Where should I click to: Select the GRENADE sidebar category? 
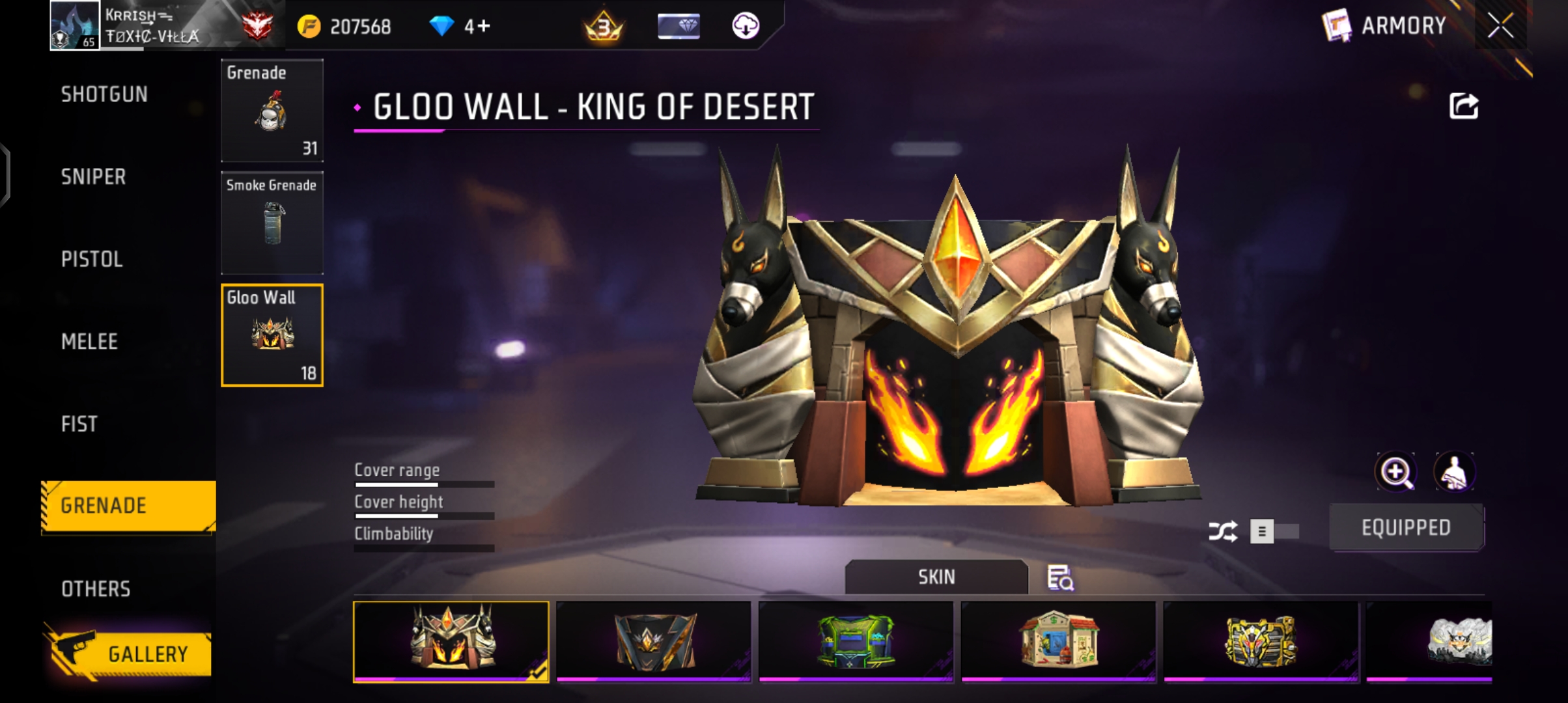coord(127,506)
